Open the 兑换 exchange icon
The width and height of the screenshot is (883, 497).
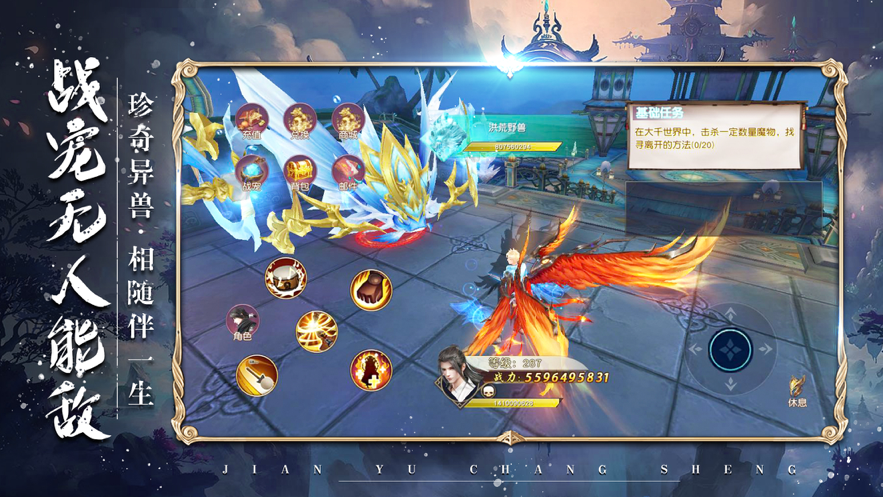pos(300,122)
